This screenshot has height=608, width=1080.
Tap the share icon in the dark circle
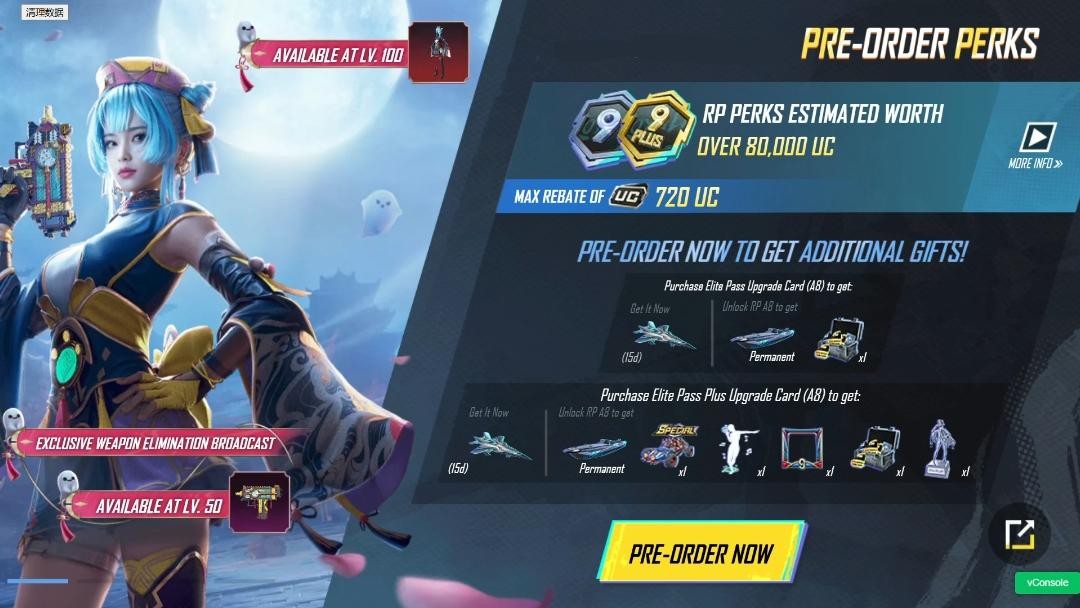(x=1019, y=536)
